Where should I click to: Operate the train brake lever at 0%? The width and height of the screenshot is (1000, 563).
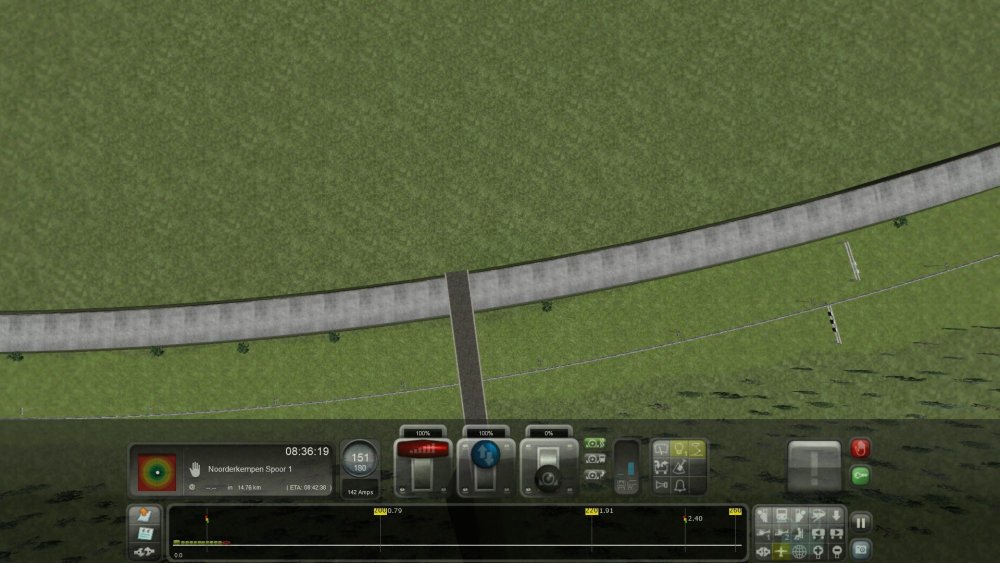coord(548,468)
